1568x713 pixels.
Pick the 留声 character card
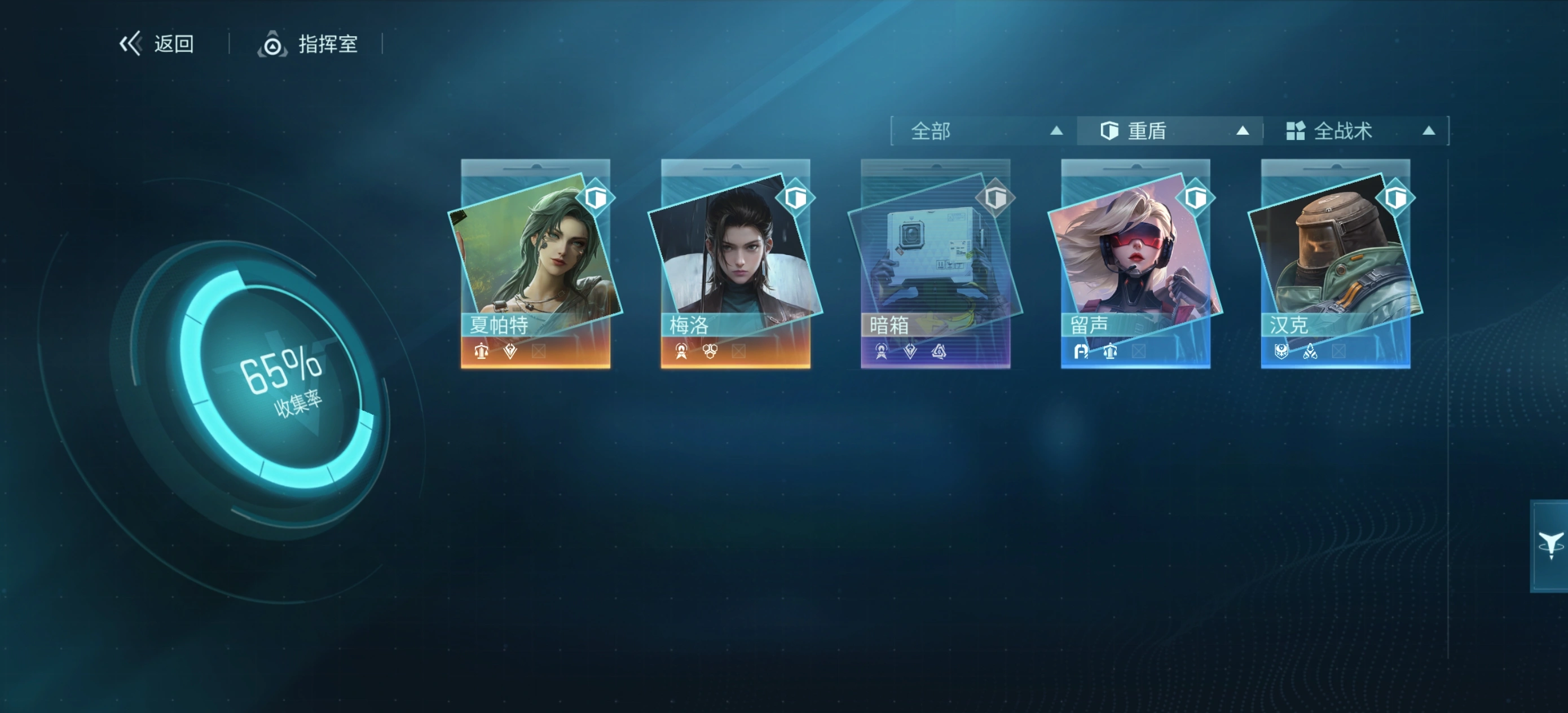pos(1135,263)
